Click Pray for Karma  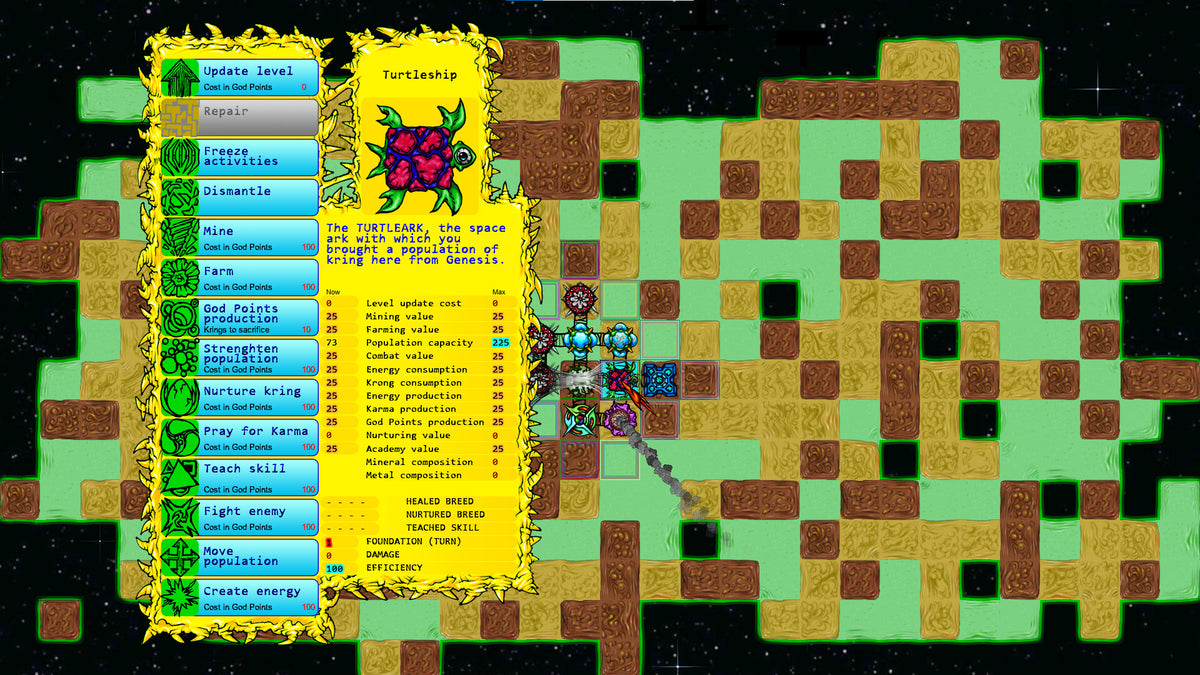(240, 437)
